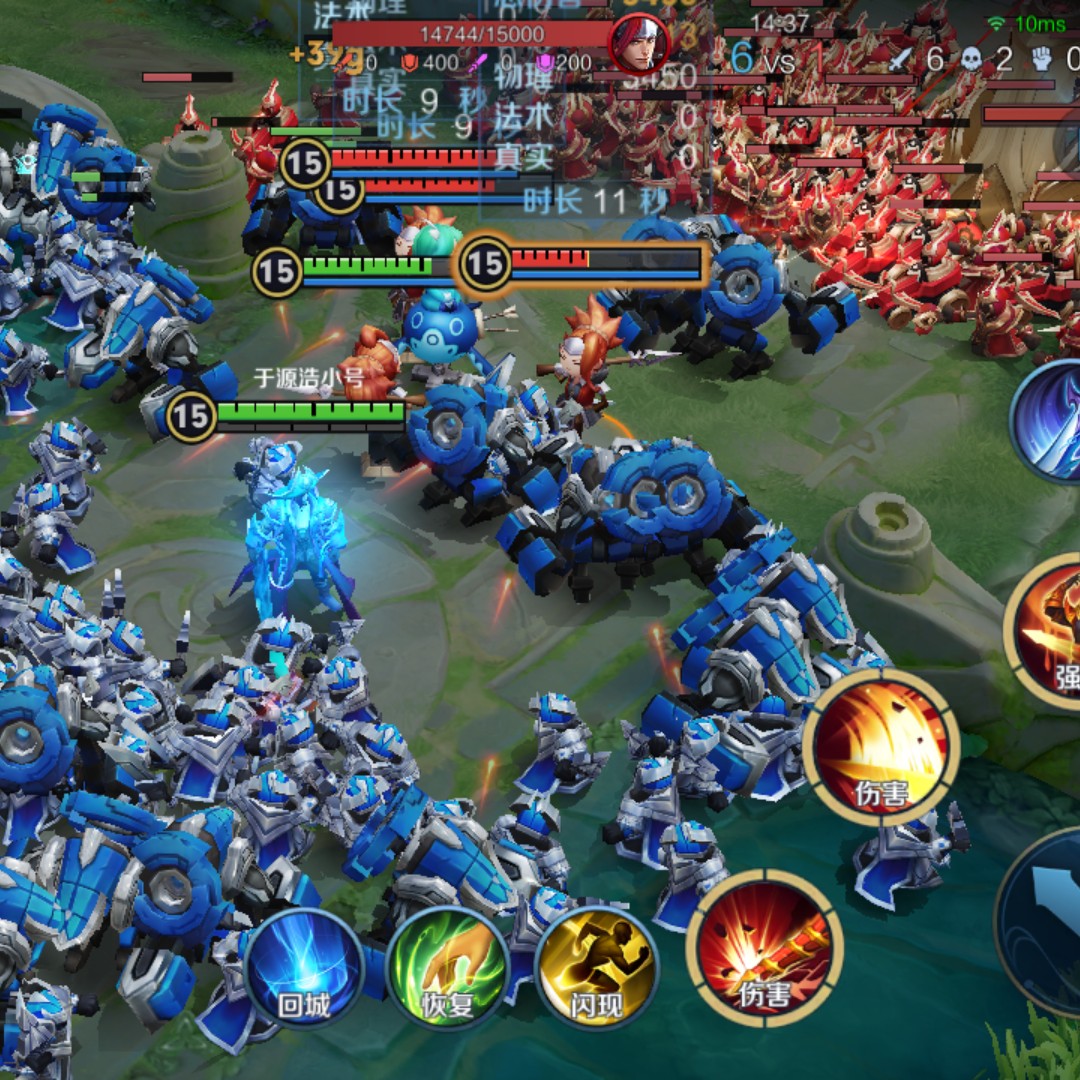Cast the blue blade skill icon
The image size is (1080, 1080).
(x=1050, y=420)
